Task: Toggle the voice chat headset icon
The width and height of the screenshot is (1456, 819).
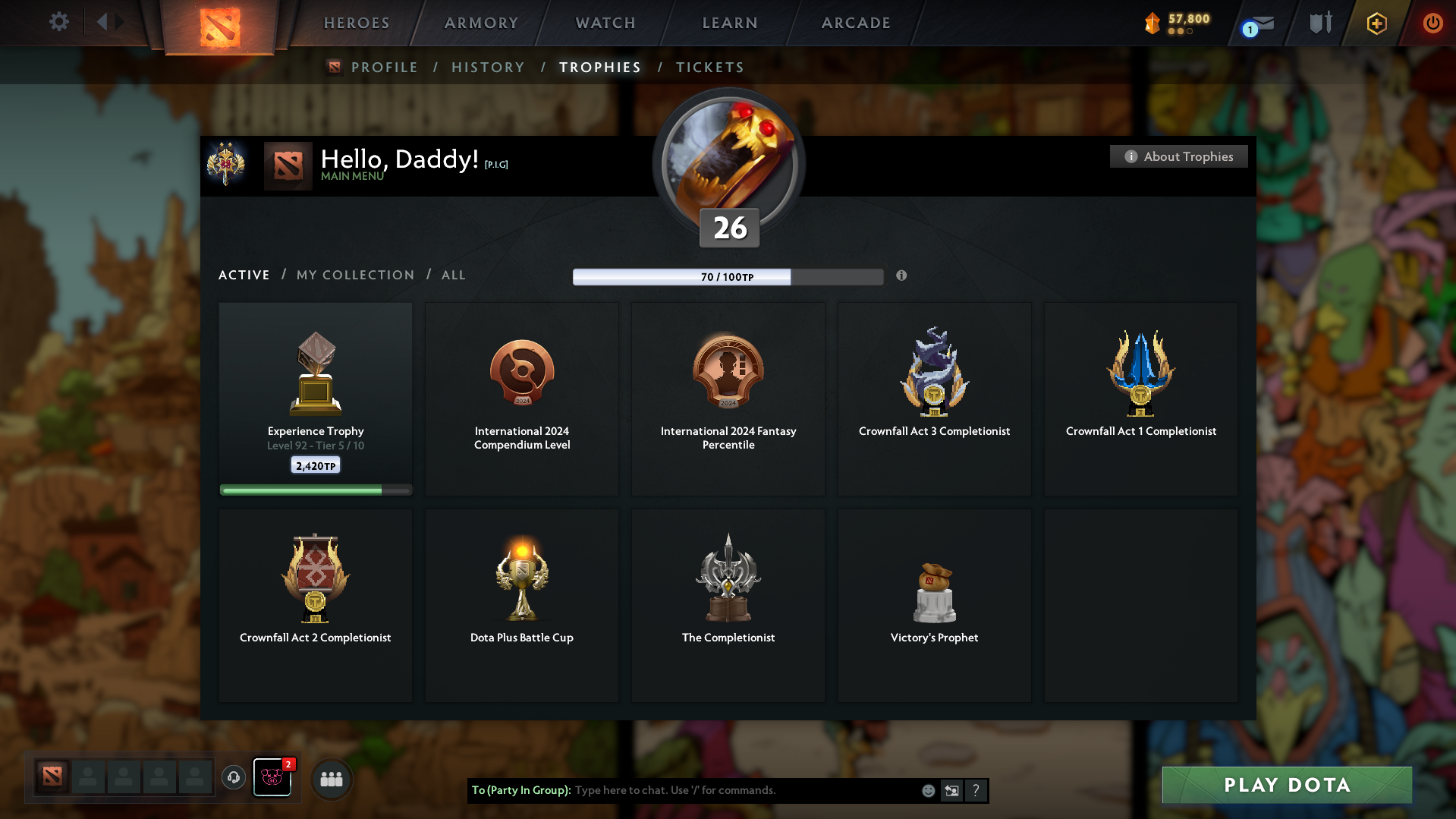Action: pyautogui.click(x=233, y=778)
